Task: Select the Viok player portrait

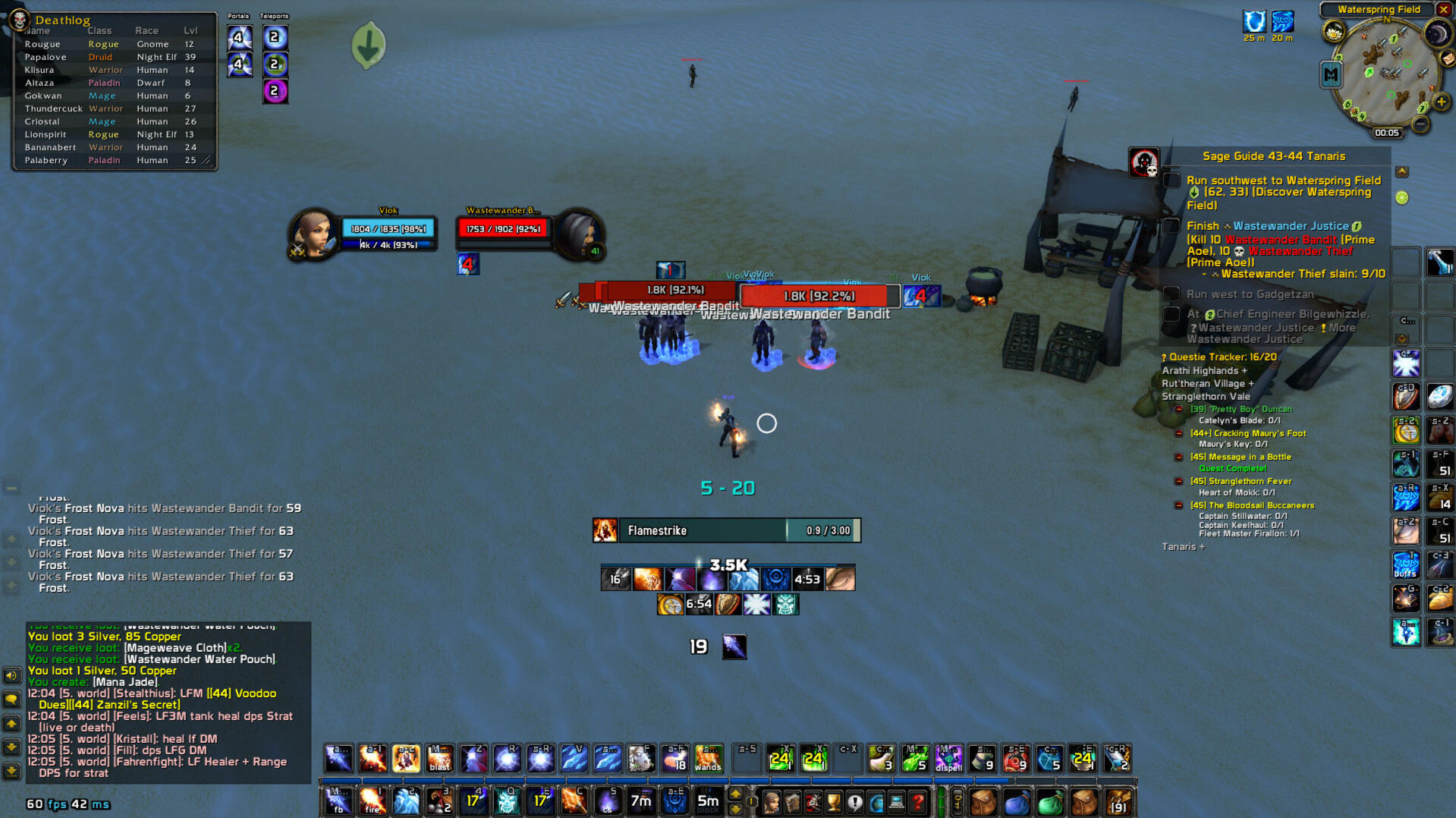Action: pyautogui.click(x=312, y=234)
